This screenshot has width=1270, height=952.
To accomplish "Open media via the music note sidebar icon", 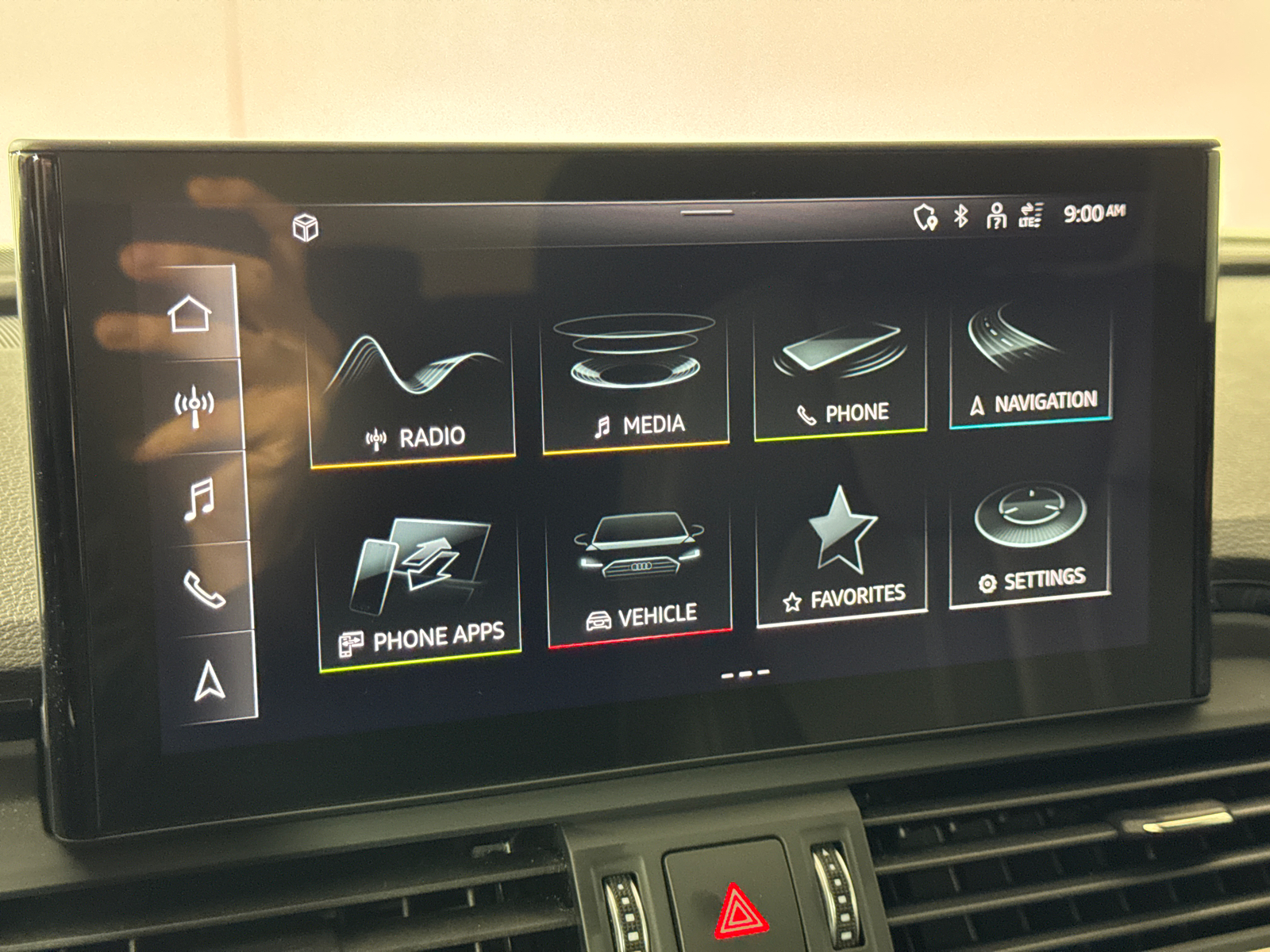I will click(198, 500).
